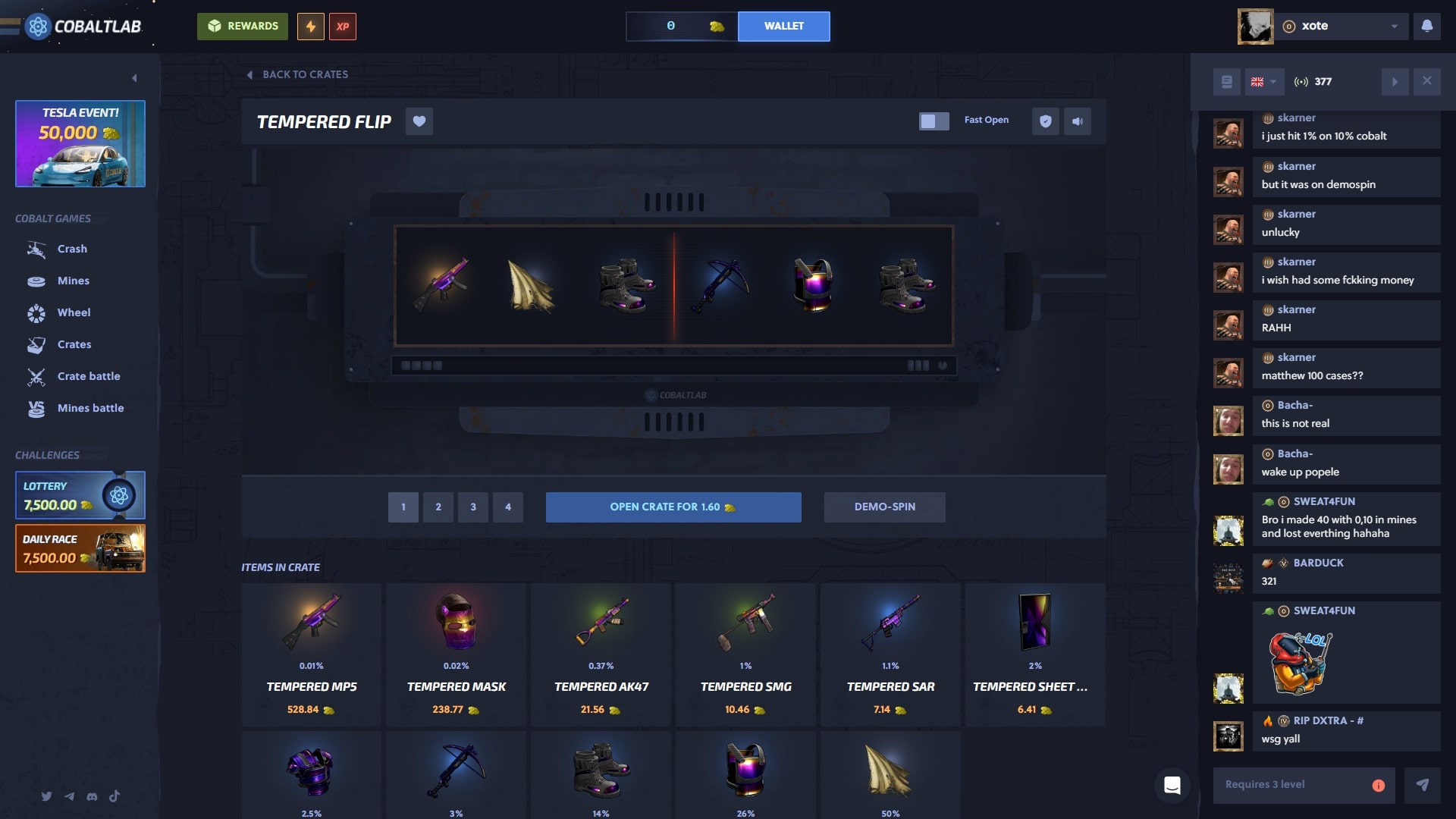Screen dimensions: 1456x819
Task: Go back to crates via BACK TO CRATES
Action: 298,74
